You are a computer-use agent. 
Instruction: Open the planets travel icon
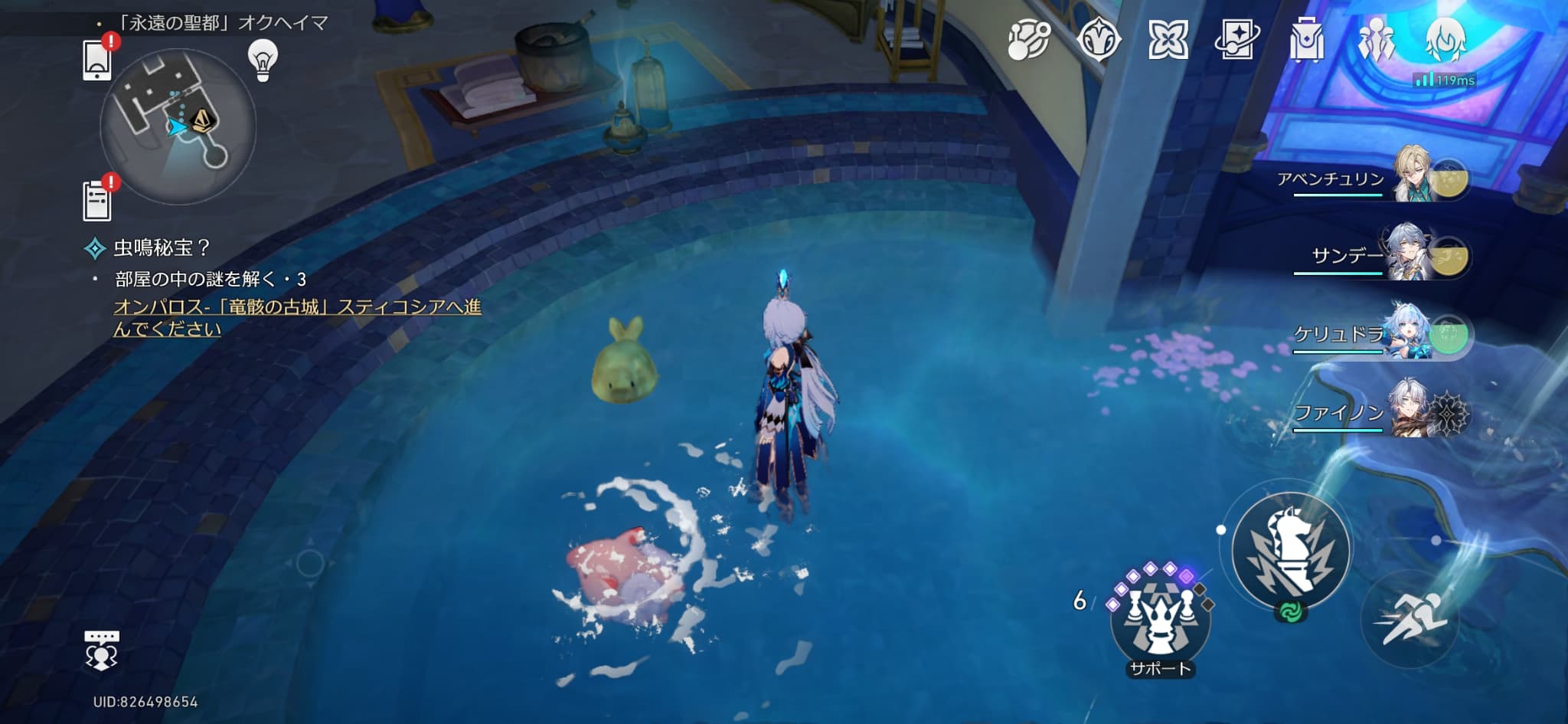[x=1028, y=40]
